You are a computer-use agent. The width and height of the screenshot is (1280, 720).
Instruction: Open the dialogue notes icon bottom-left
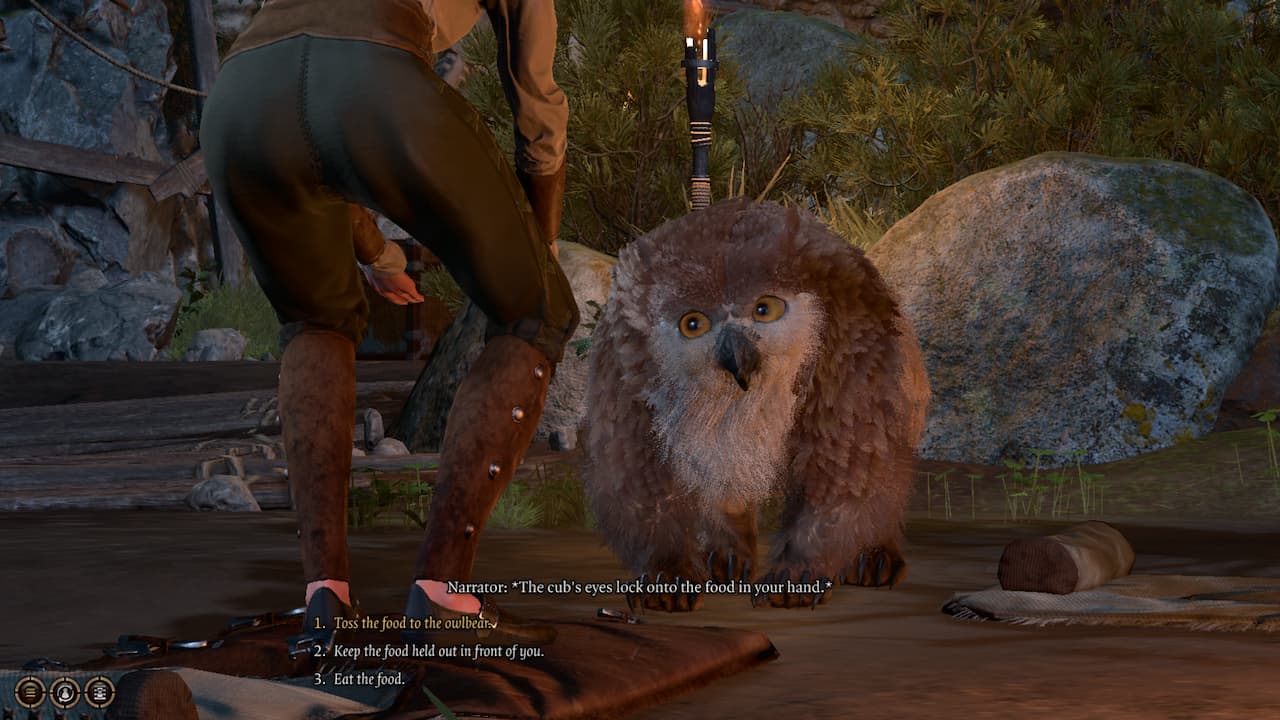pyautogui.click(x=98, y=691)
